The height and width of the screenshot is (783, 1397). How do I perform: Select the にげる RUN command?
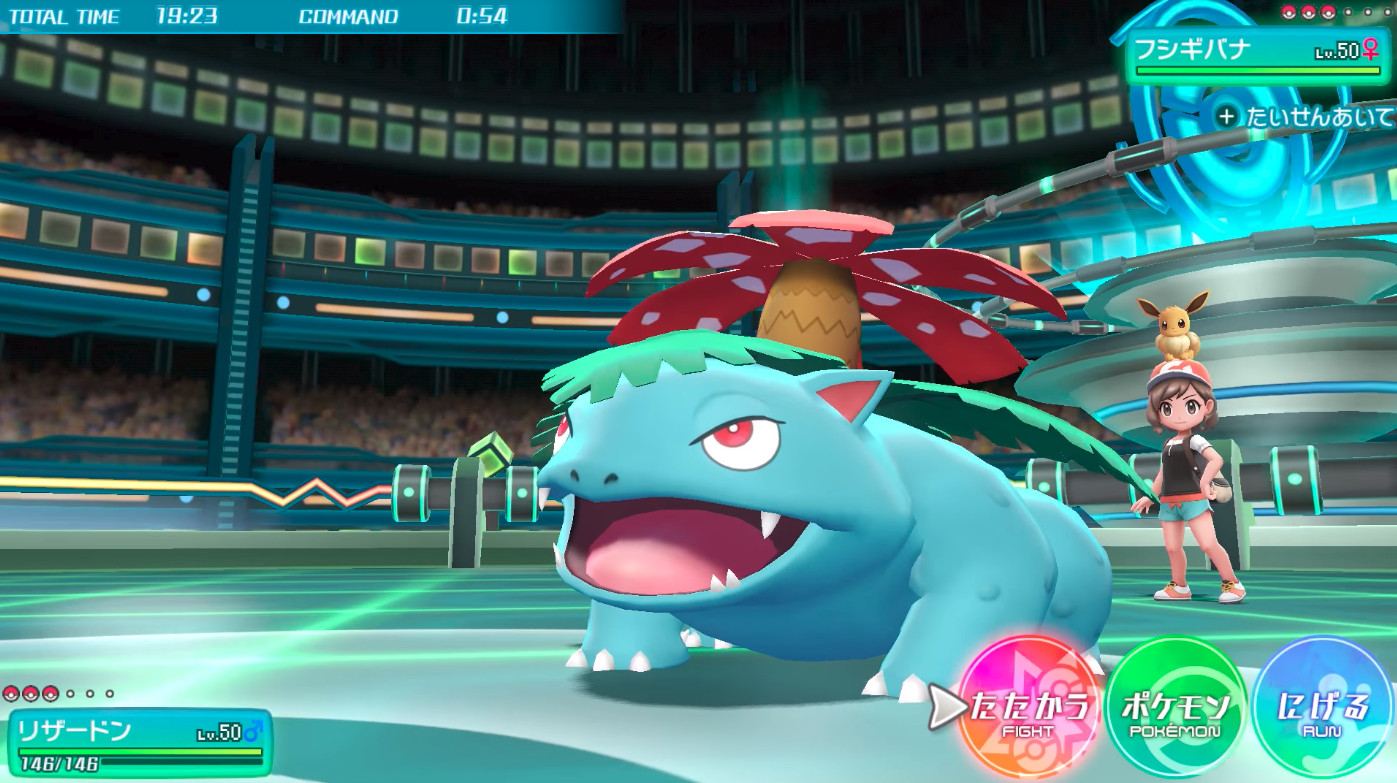pyautogui.click(x=1322, y=708)
